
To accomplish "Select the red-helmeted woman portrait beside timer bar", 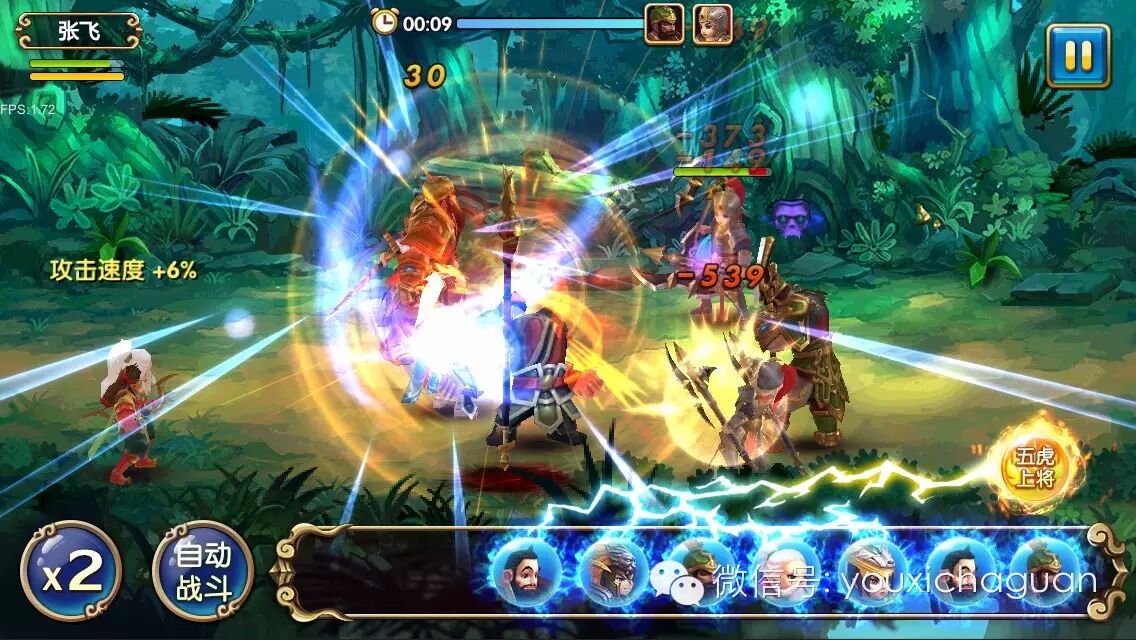I will pyautogui.click(x=713, y=24).
